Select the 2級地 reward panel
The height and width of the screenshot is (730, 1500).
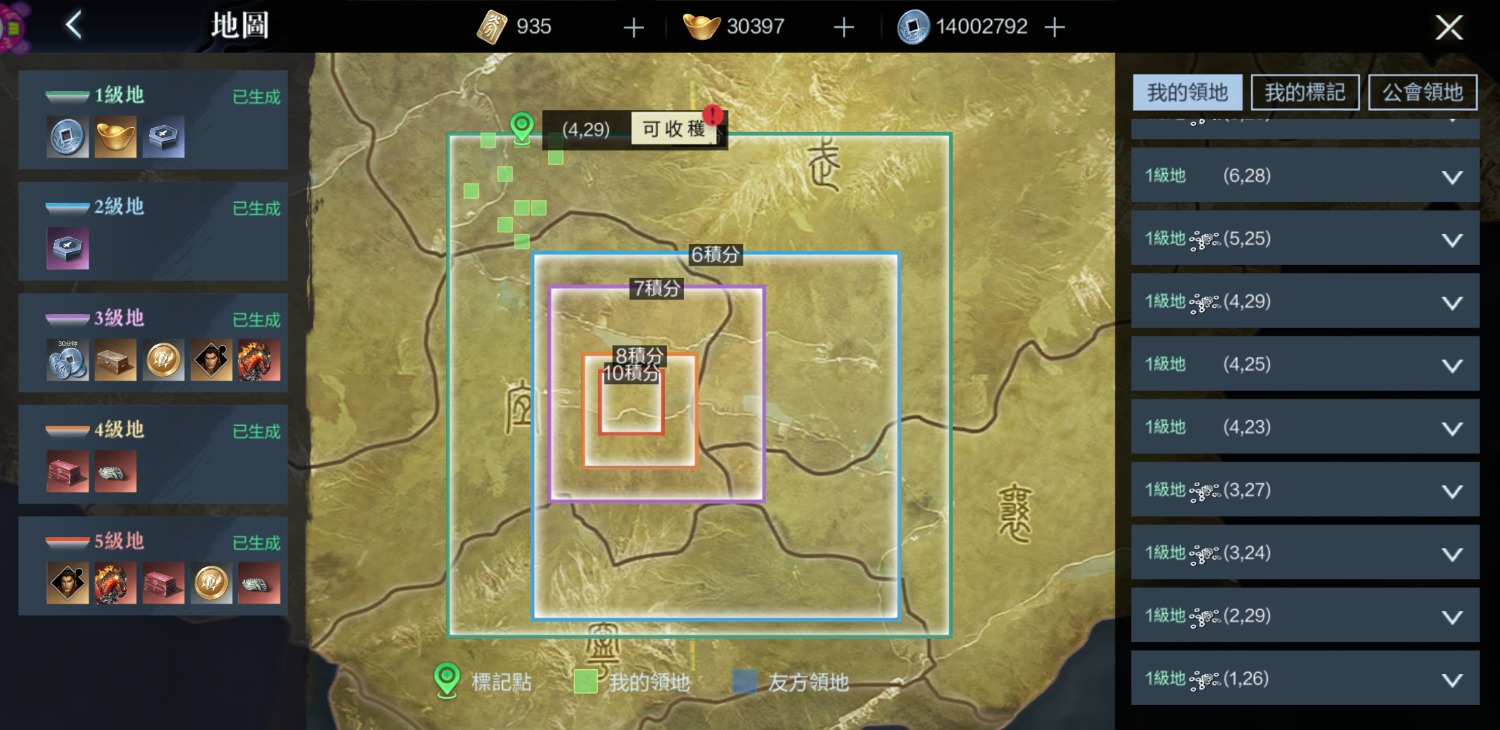click(153, 231)
